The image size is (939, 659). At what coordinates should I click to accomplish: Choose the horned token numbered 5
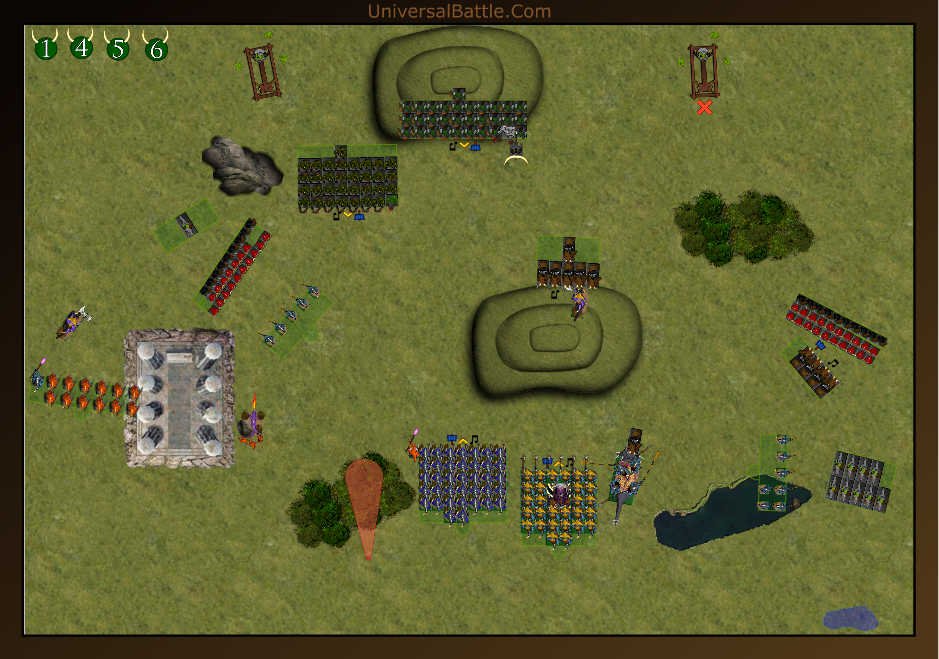[119, 47]
